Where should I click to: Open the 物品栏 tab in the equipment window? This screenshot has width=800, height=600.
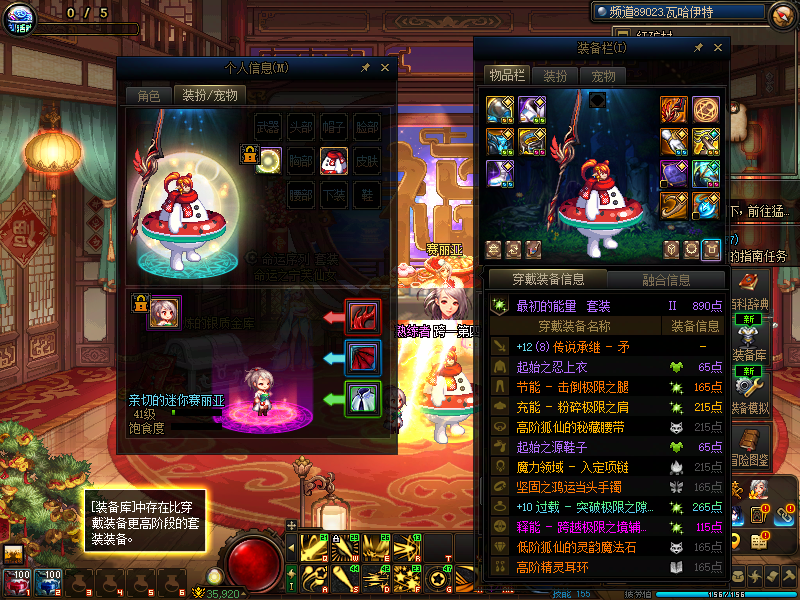506,75
